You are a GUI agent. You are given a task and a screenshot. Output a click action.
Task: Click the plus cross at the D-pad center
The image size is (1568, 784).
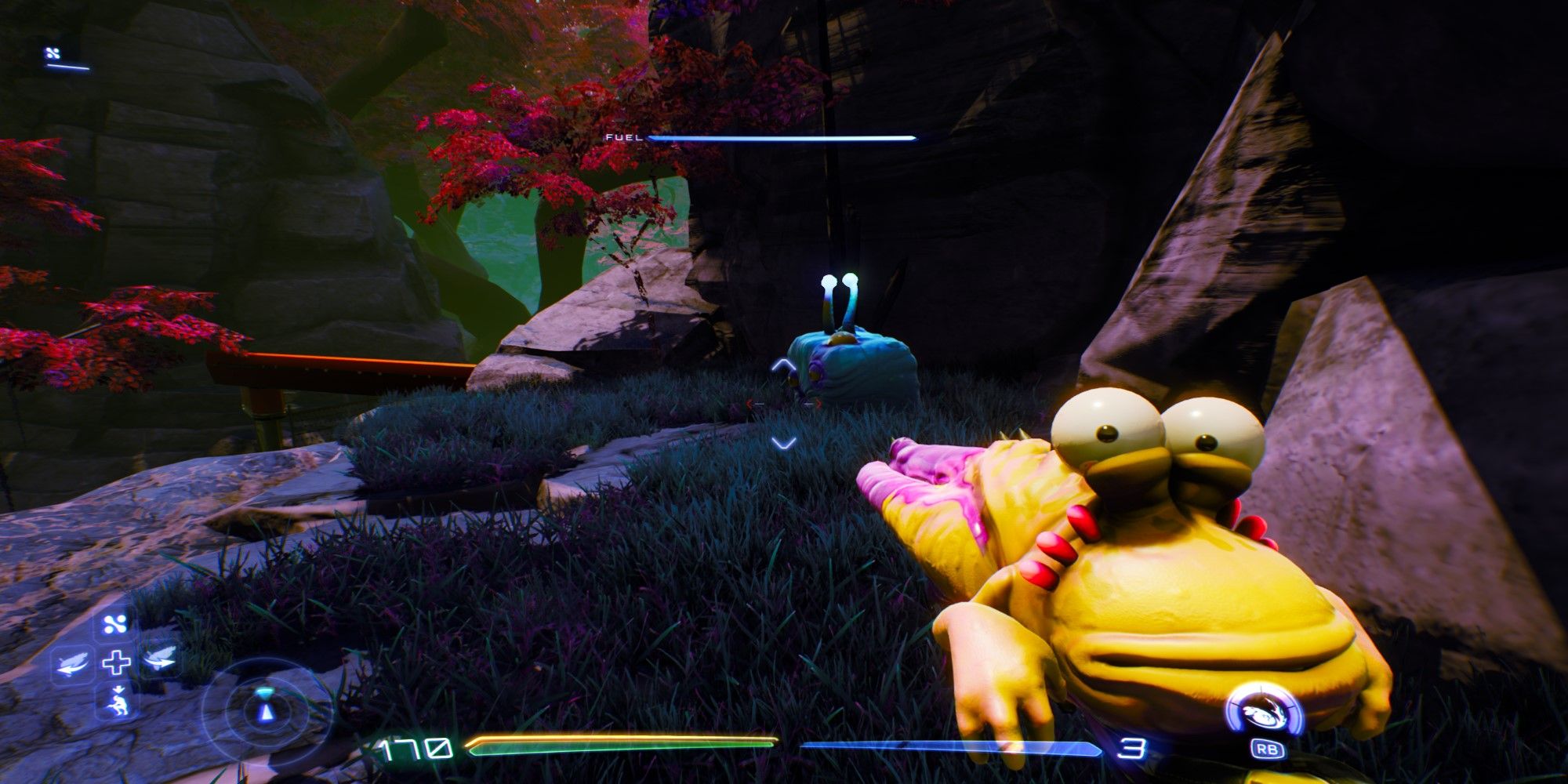(116, 661)
